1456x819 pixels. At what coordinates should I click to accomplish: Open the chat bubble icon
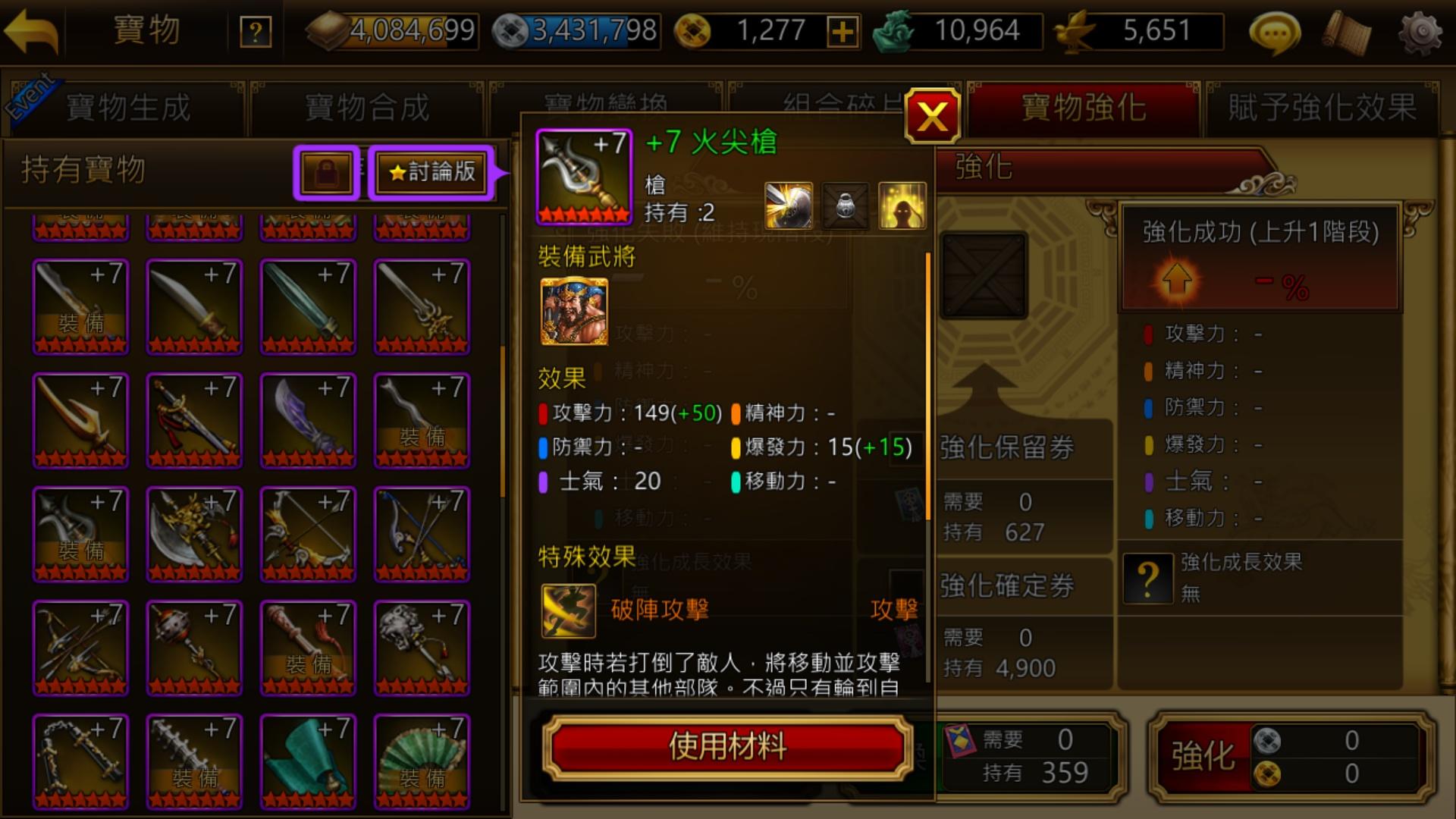(1274, 30)
